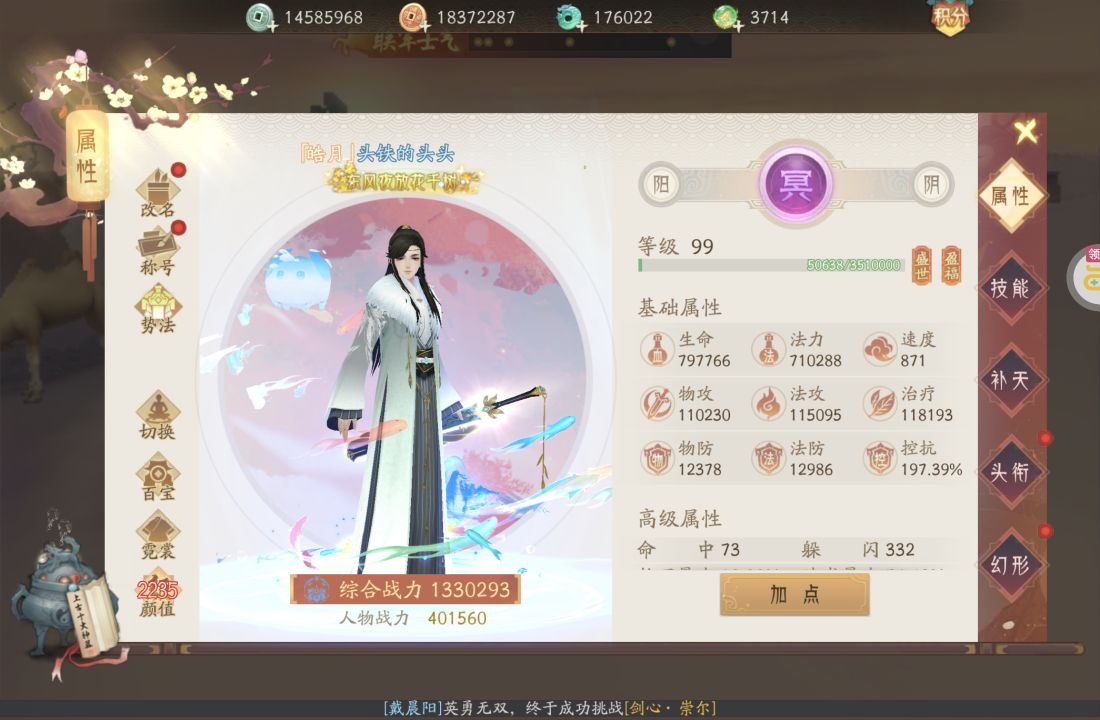Close the character attributes panel

tap(1025, 131)
